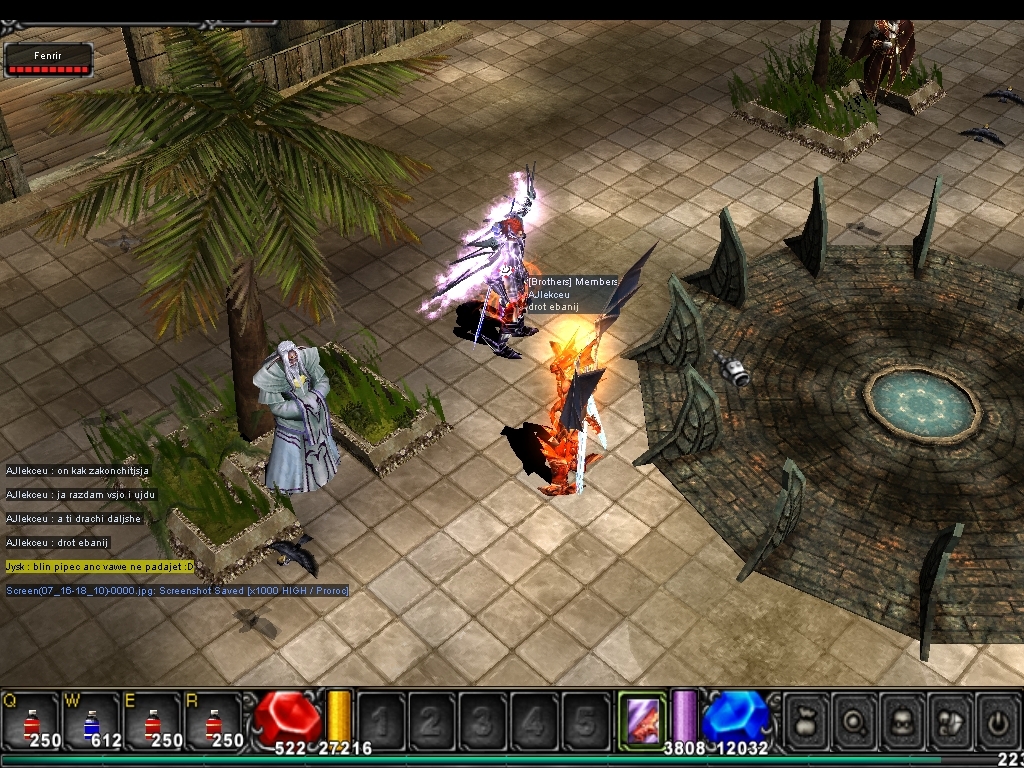Screen dimensions: 1024x768
Task: Click the magnifying glass menu button
Action: (854, 720)
